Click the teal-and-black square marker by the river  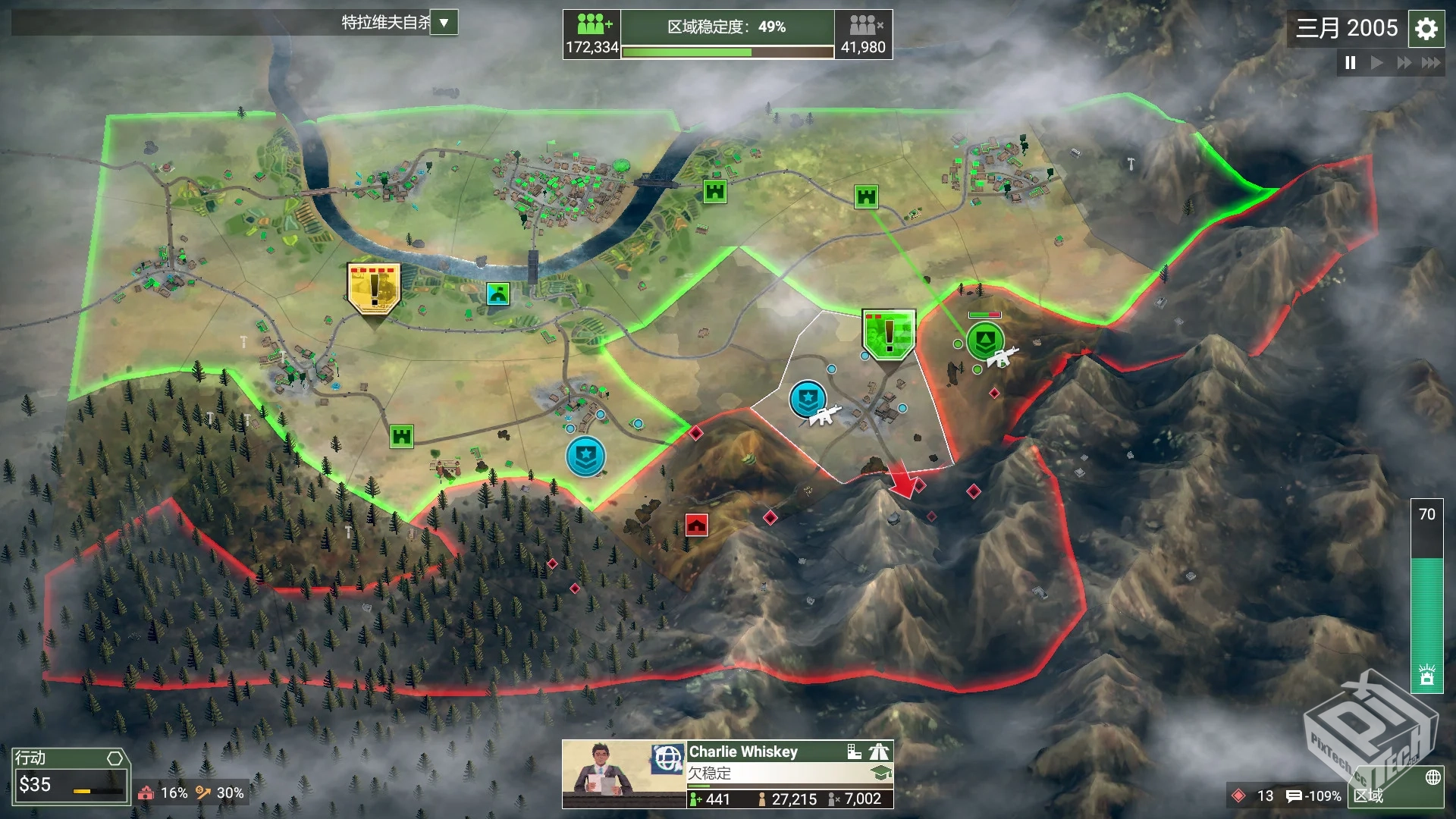coord(497,293)
